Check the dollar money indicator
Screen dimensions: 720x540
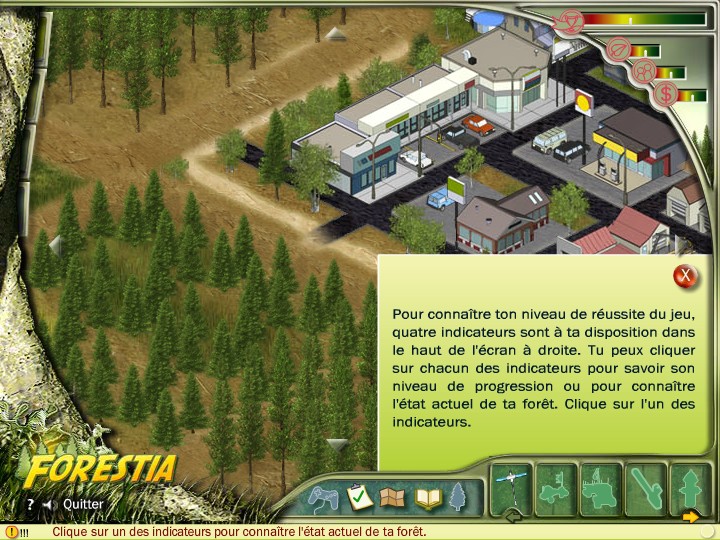coord(665,94)
